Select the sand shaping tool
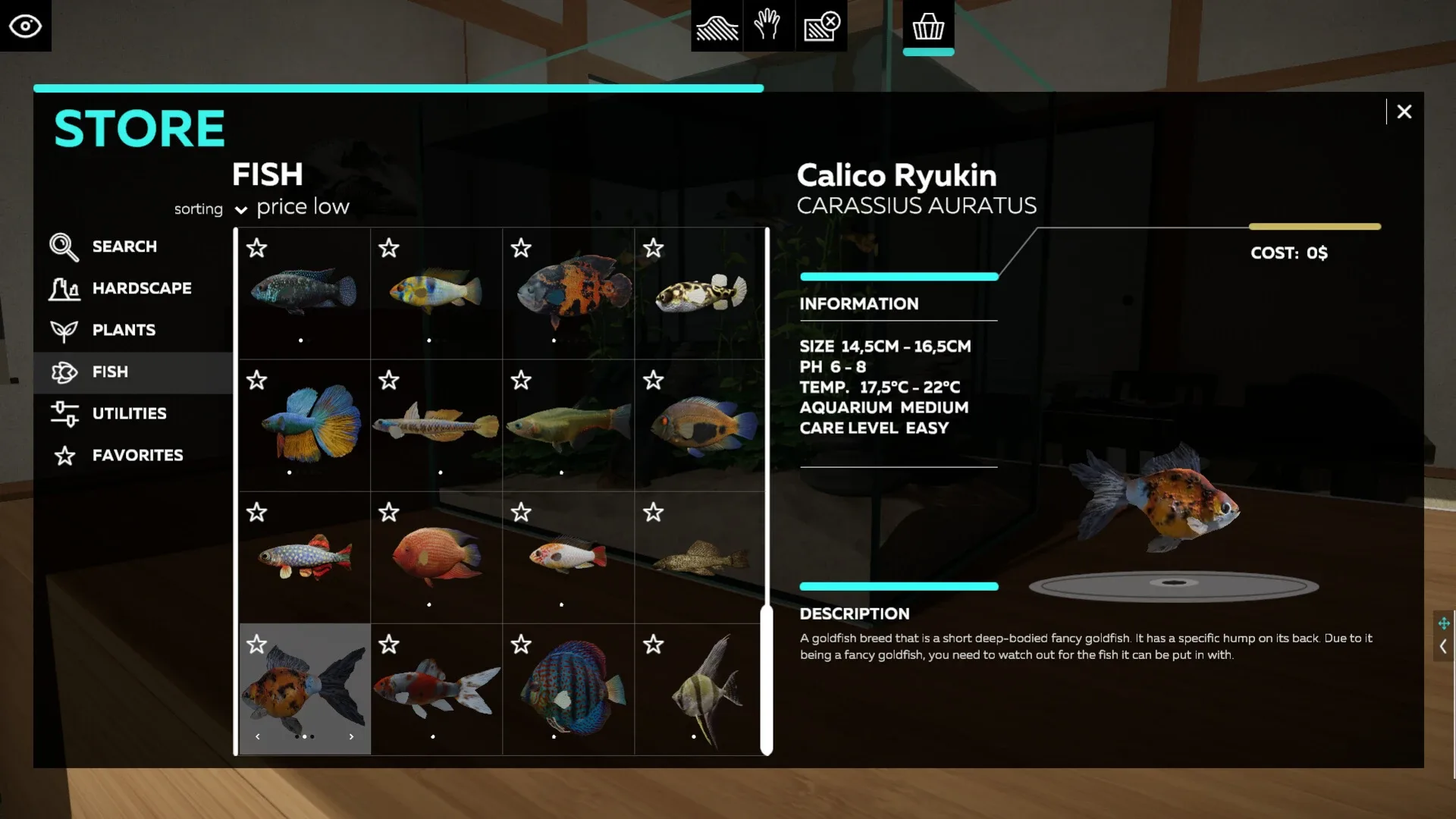 click(716, 25)
